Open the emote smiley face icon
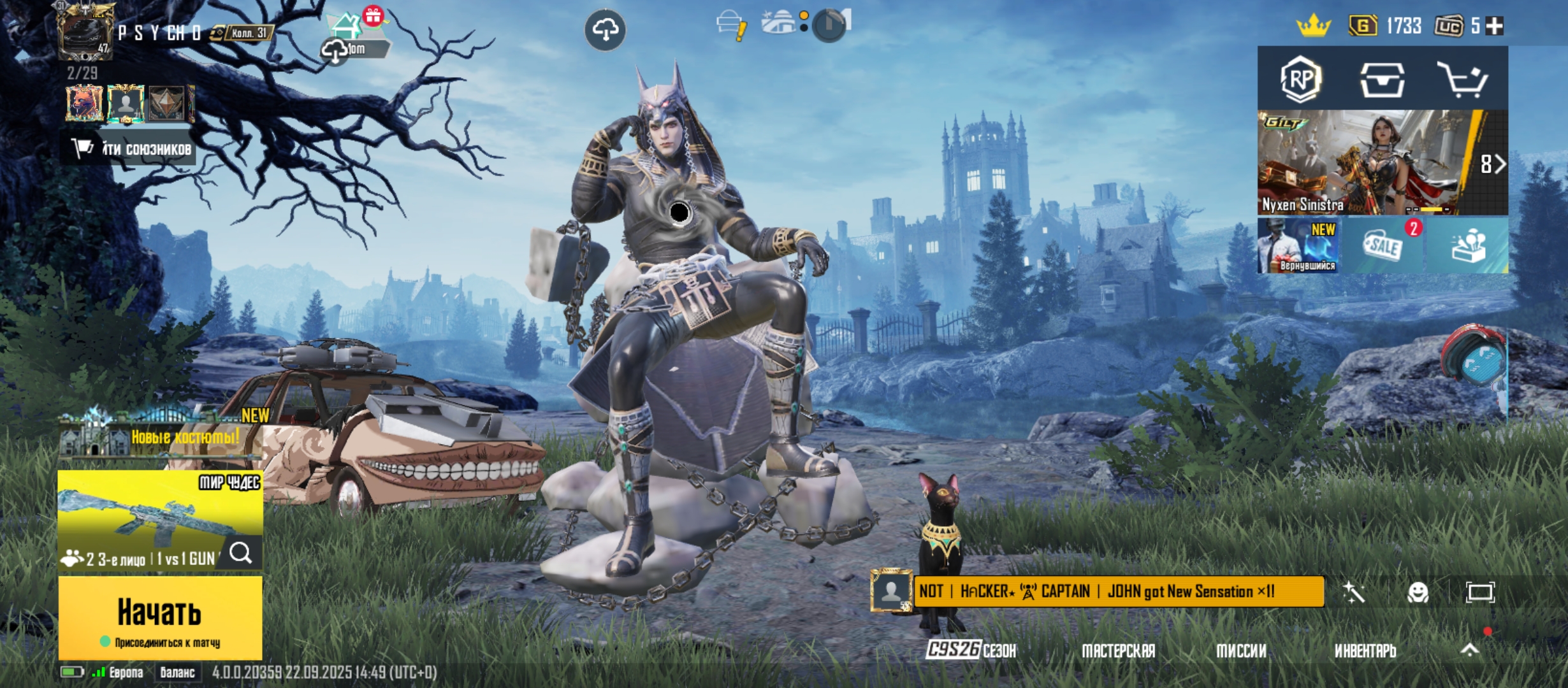The height and width of the screenshot is (688, 1568). tap(1418, 592)
